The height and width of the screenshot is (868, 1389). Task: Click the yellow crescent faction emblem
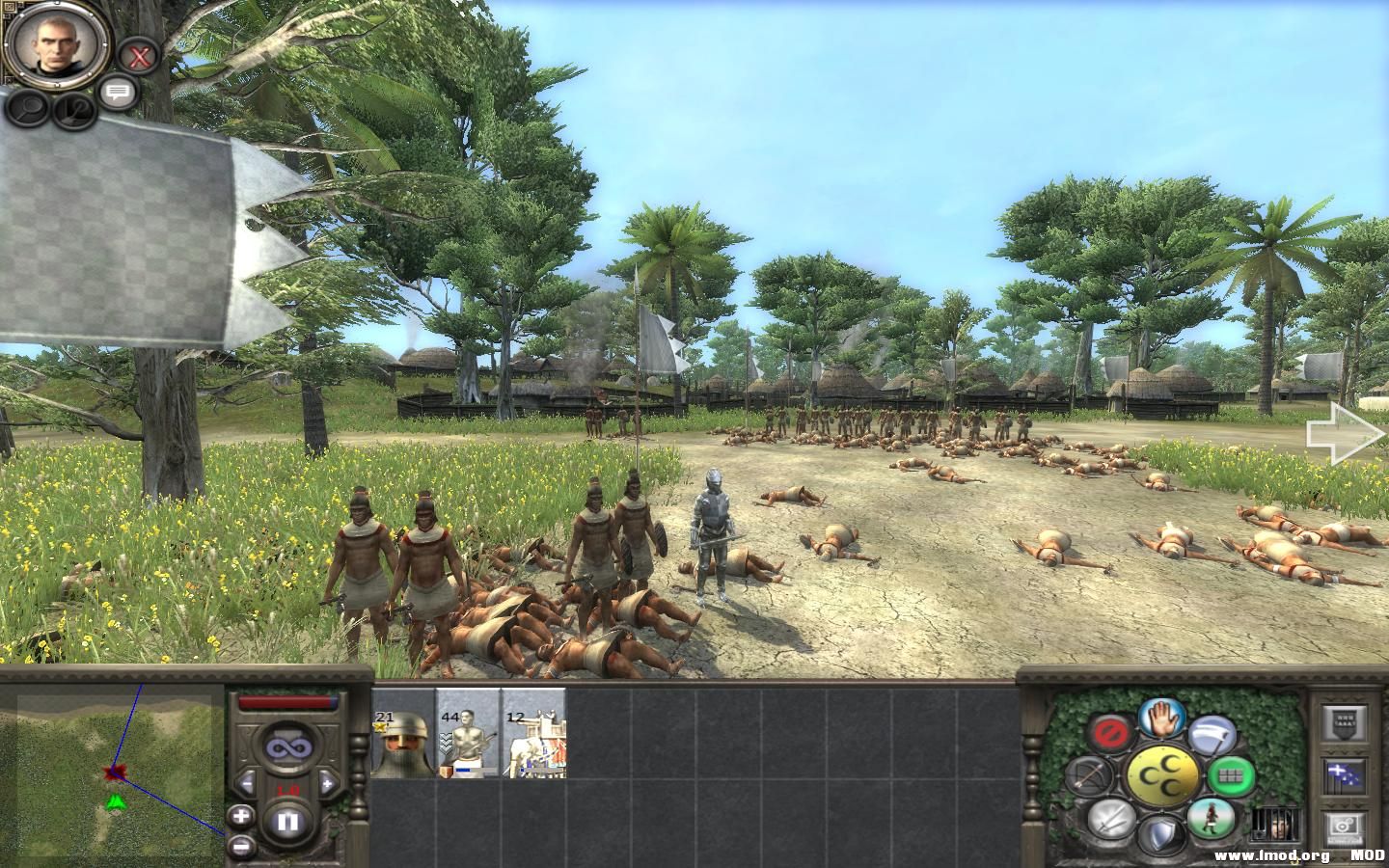pos(1163,775)
